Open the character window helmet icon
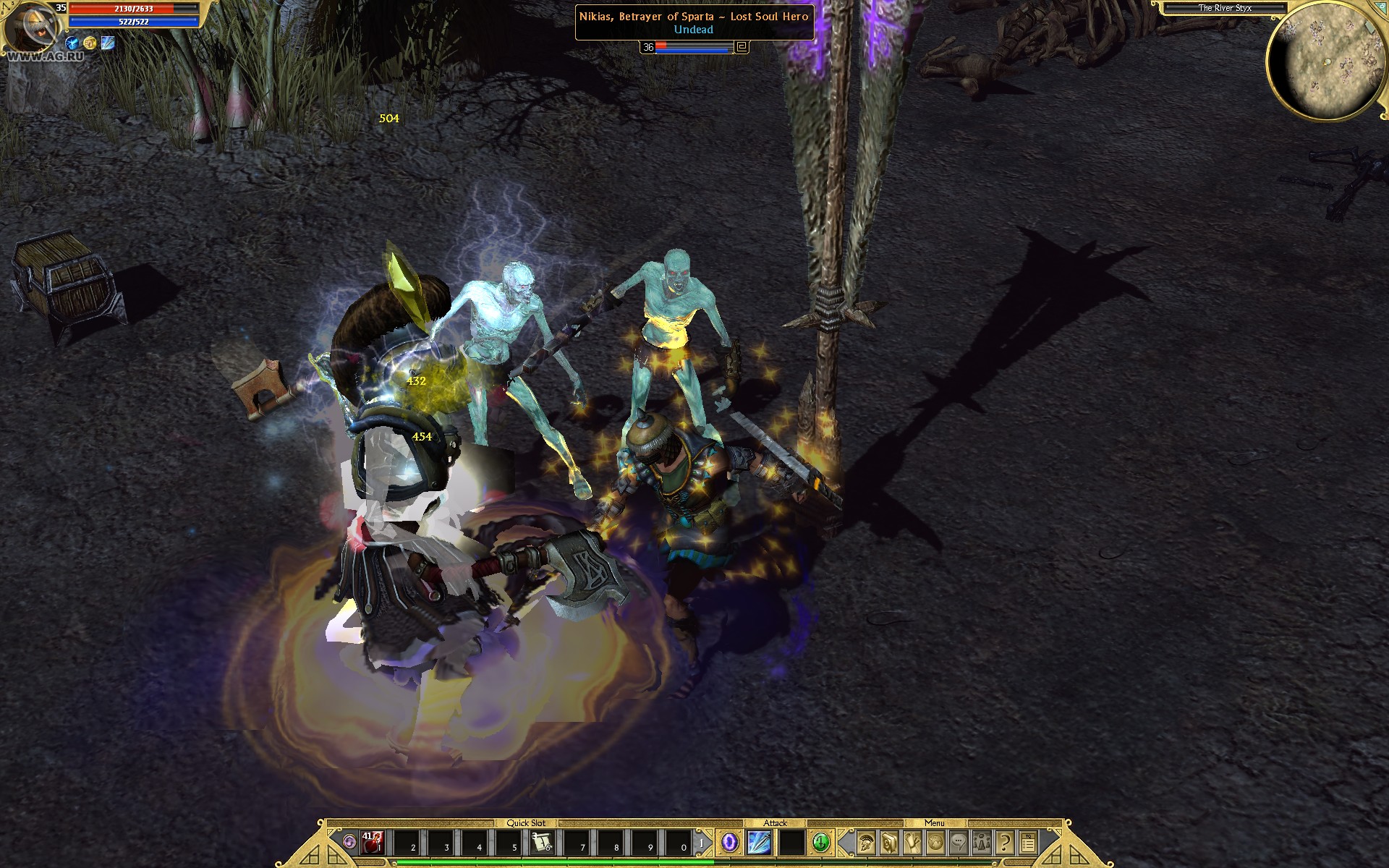 click(x=867, y=843)
